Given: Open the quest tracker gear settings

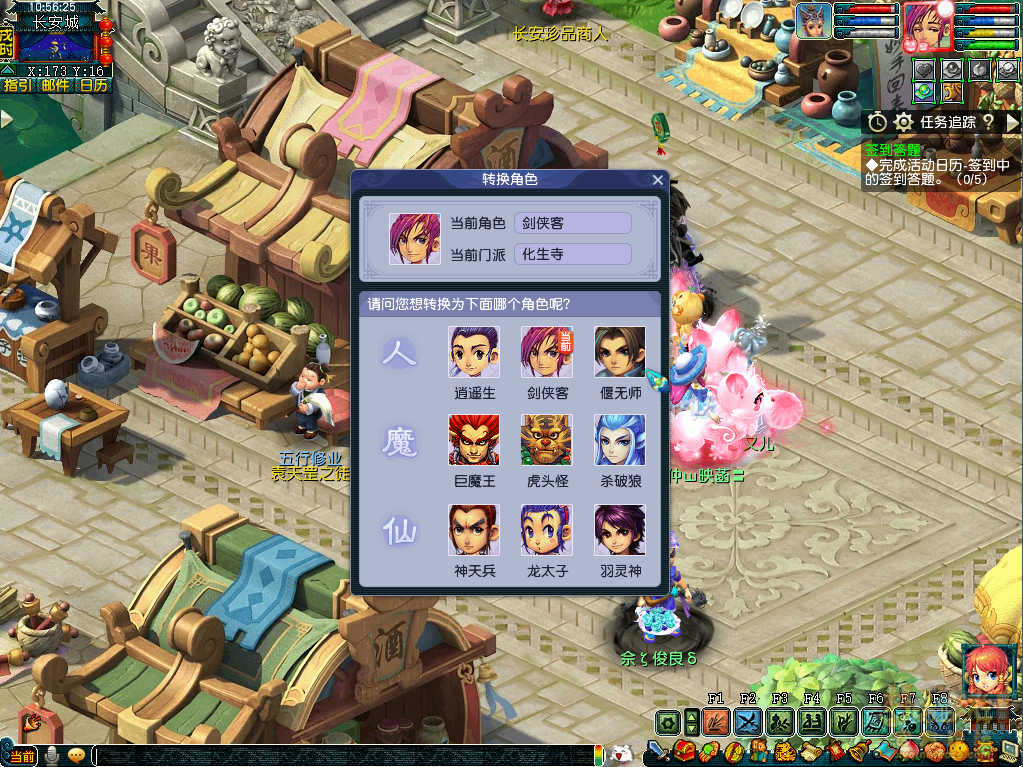Looking at the screenshot, I should tap(904, 122).
